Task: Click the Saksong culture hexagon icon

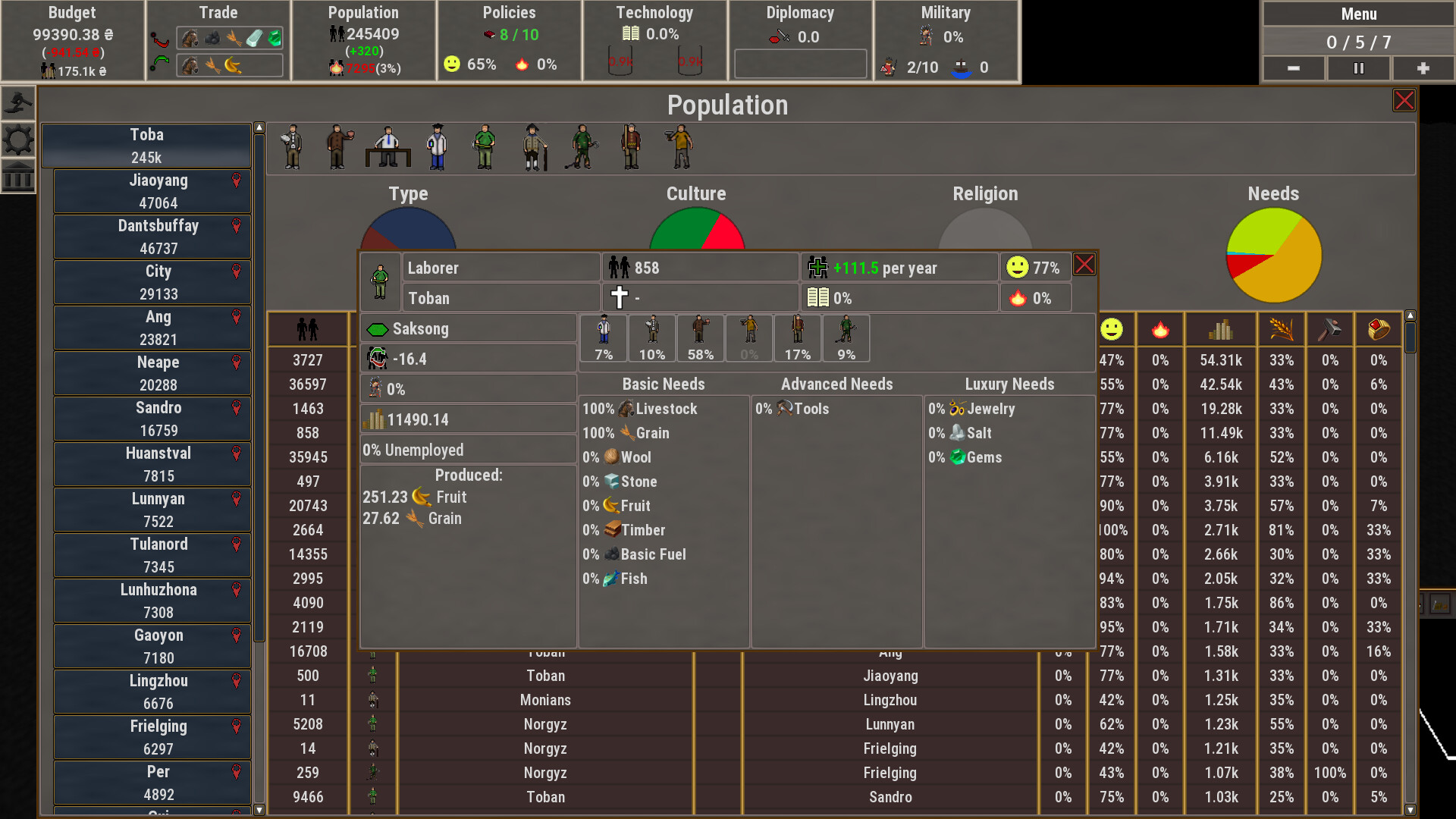Action: pyautogui.click(x=377, y=328)
